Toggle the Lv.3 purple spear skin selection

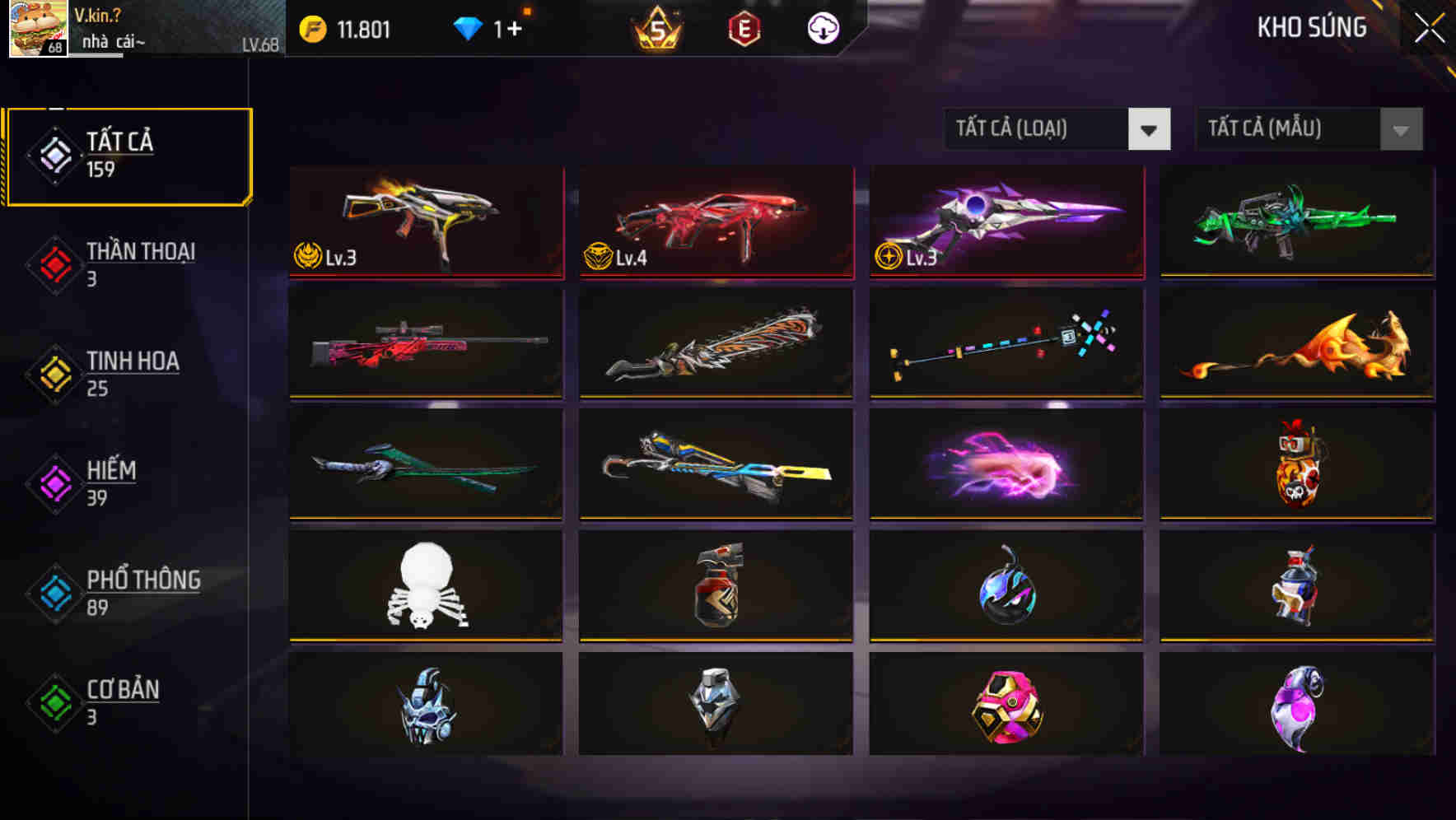[1004, 222]
